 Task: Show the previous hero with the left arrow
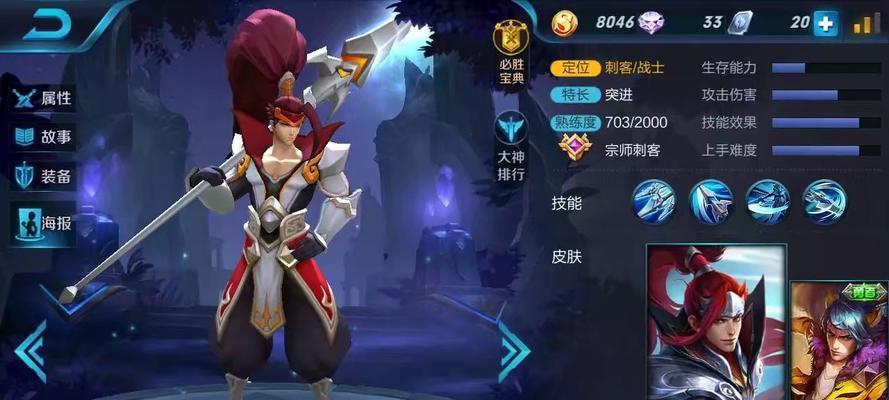coord(29,349)
